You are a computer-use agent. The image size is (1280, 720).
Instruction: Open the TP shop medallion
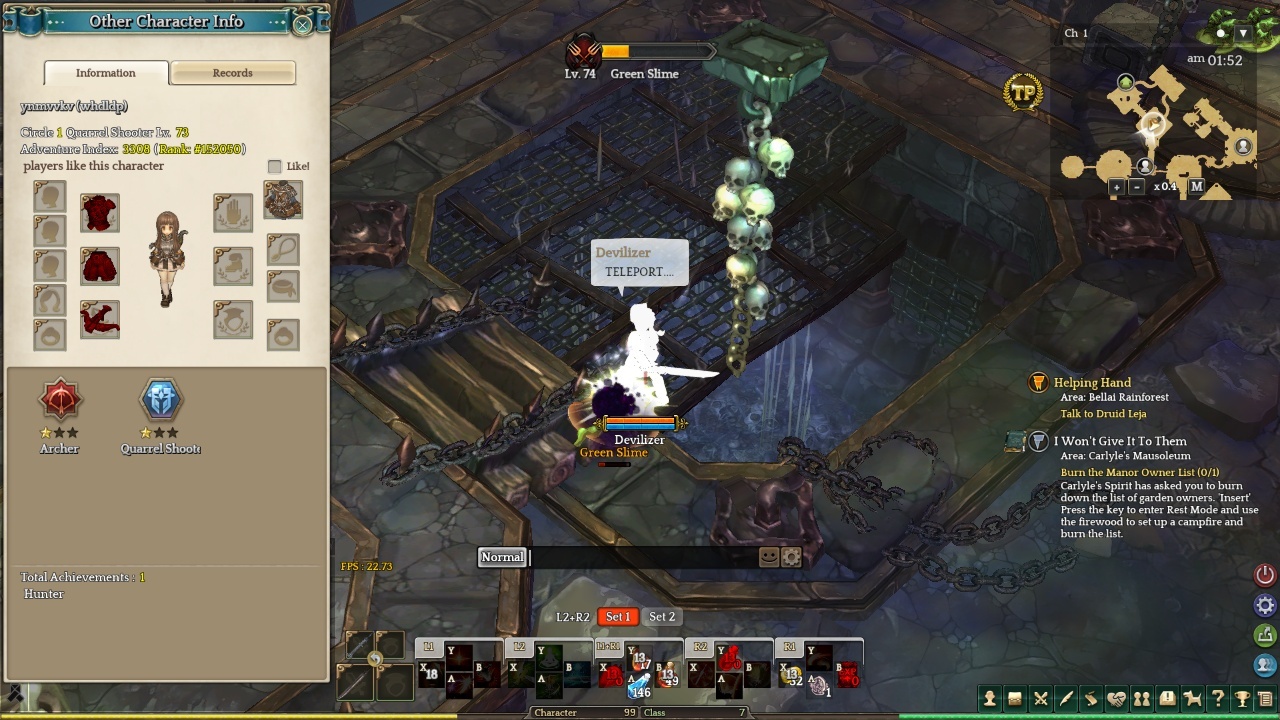click(1023, 93)
